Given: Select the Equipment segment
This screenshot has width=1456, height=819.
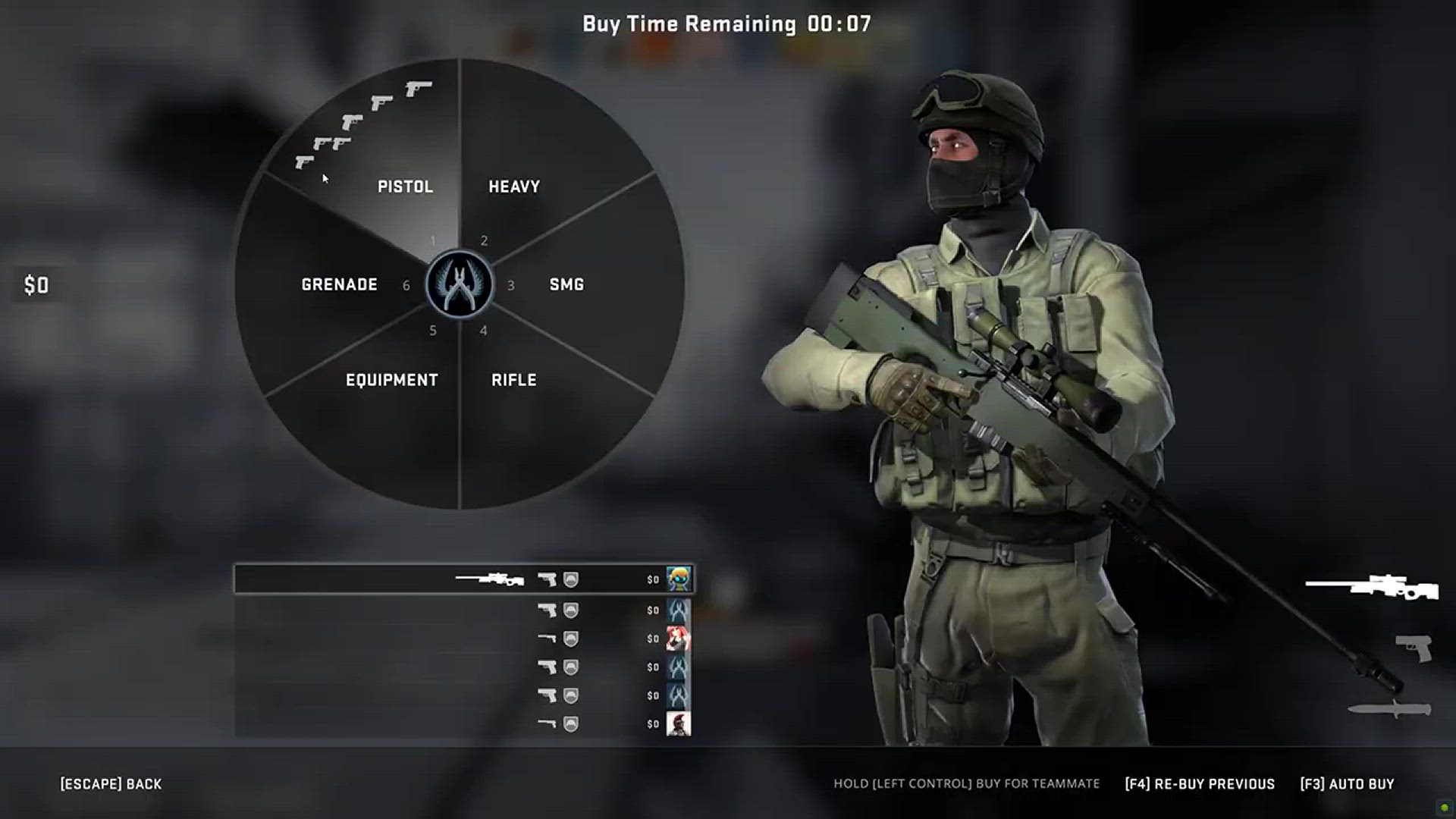Looking at the screenshot, I should coord(391,380).
